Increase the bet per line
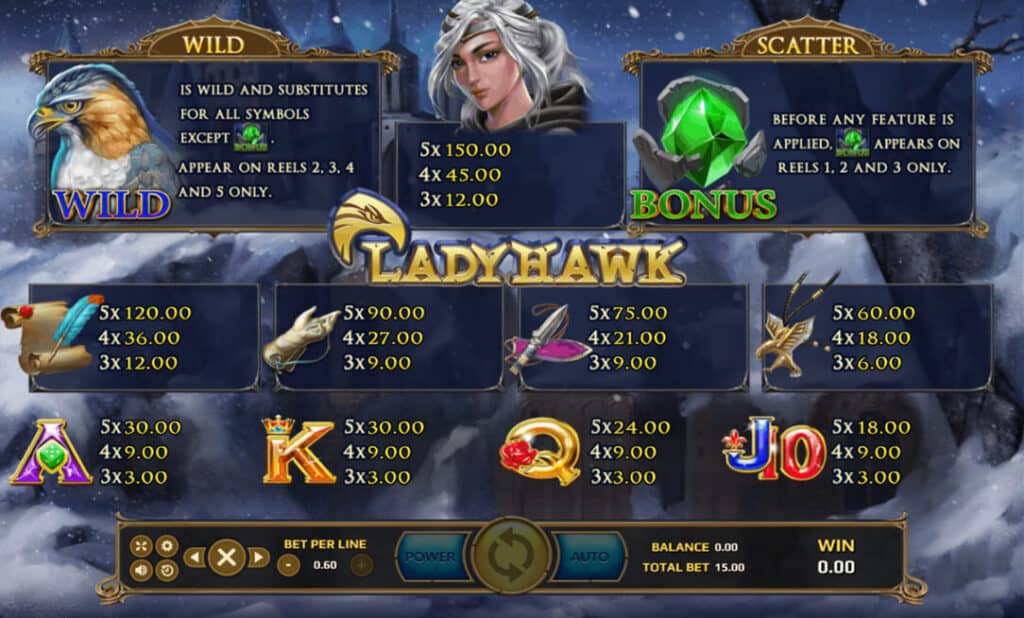Screen dimensions: 1024x618 tap(361, 565)
